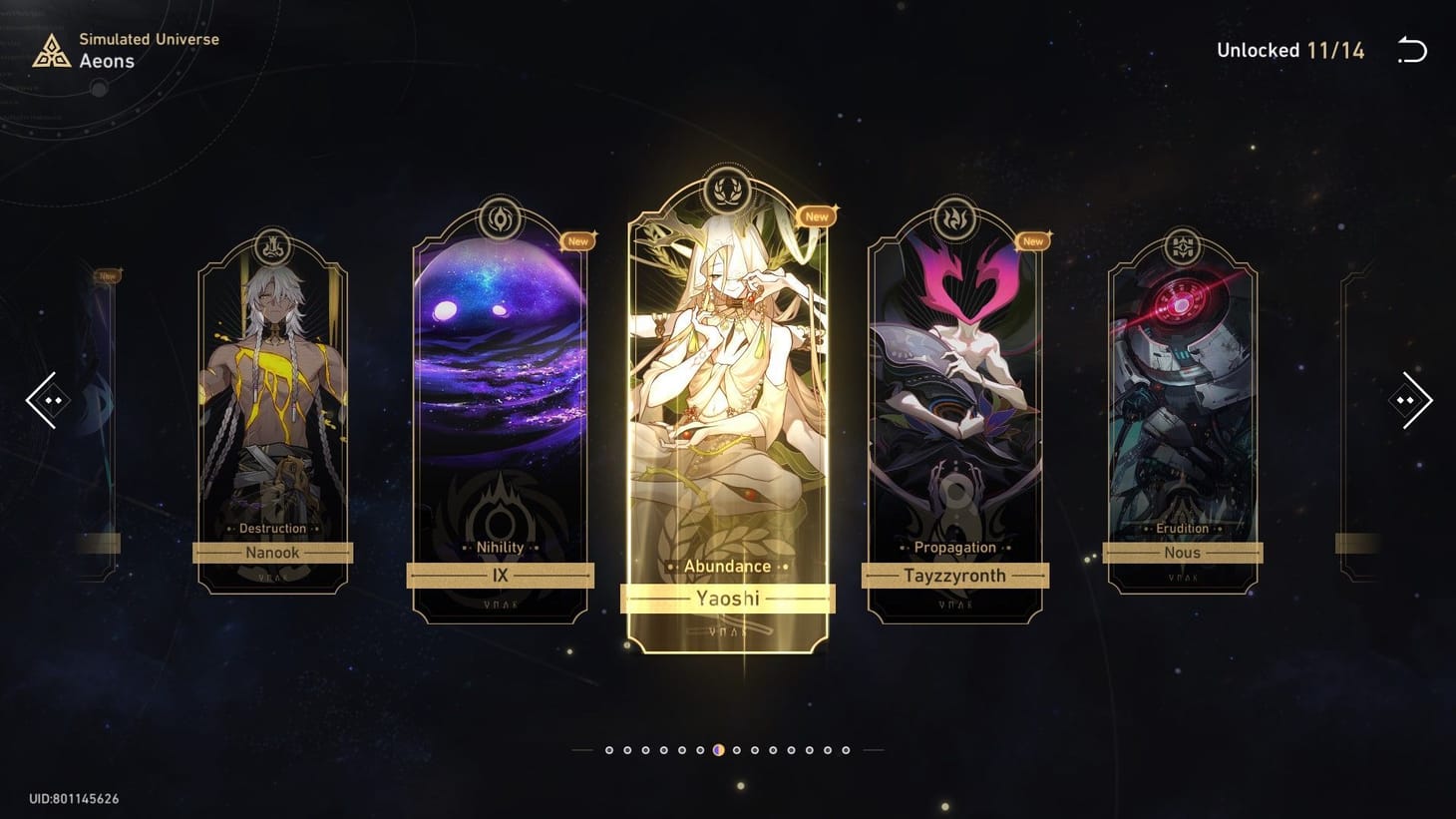The image size is (1456, 819).
Task: Tap the New badge on Yaoshi's card
Action: (816, 215)
